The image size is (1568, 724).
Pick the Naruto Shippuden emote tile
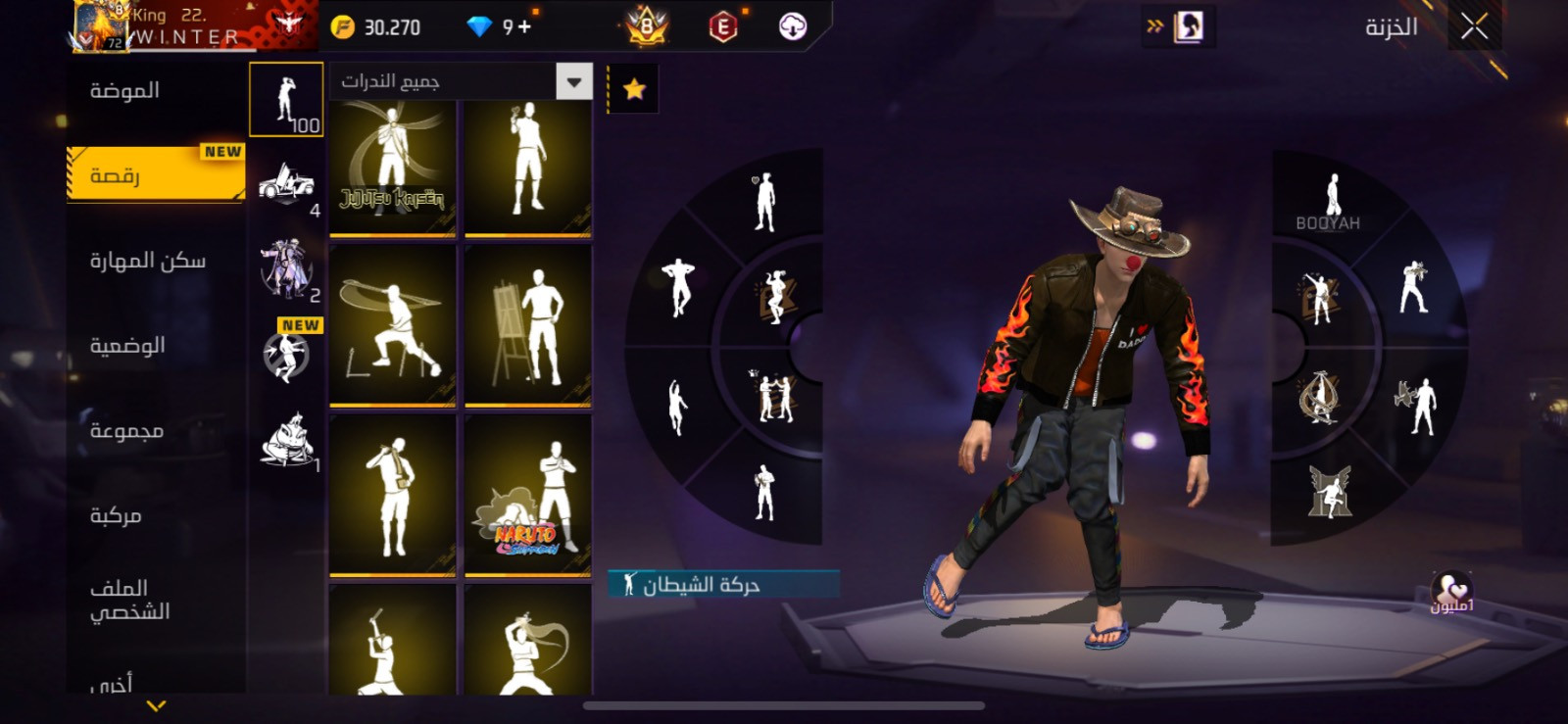pyautogui.click(x=527, y=496)
